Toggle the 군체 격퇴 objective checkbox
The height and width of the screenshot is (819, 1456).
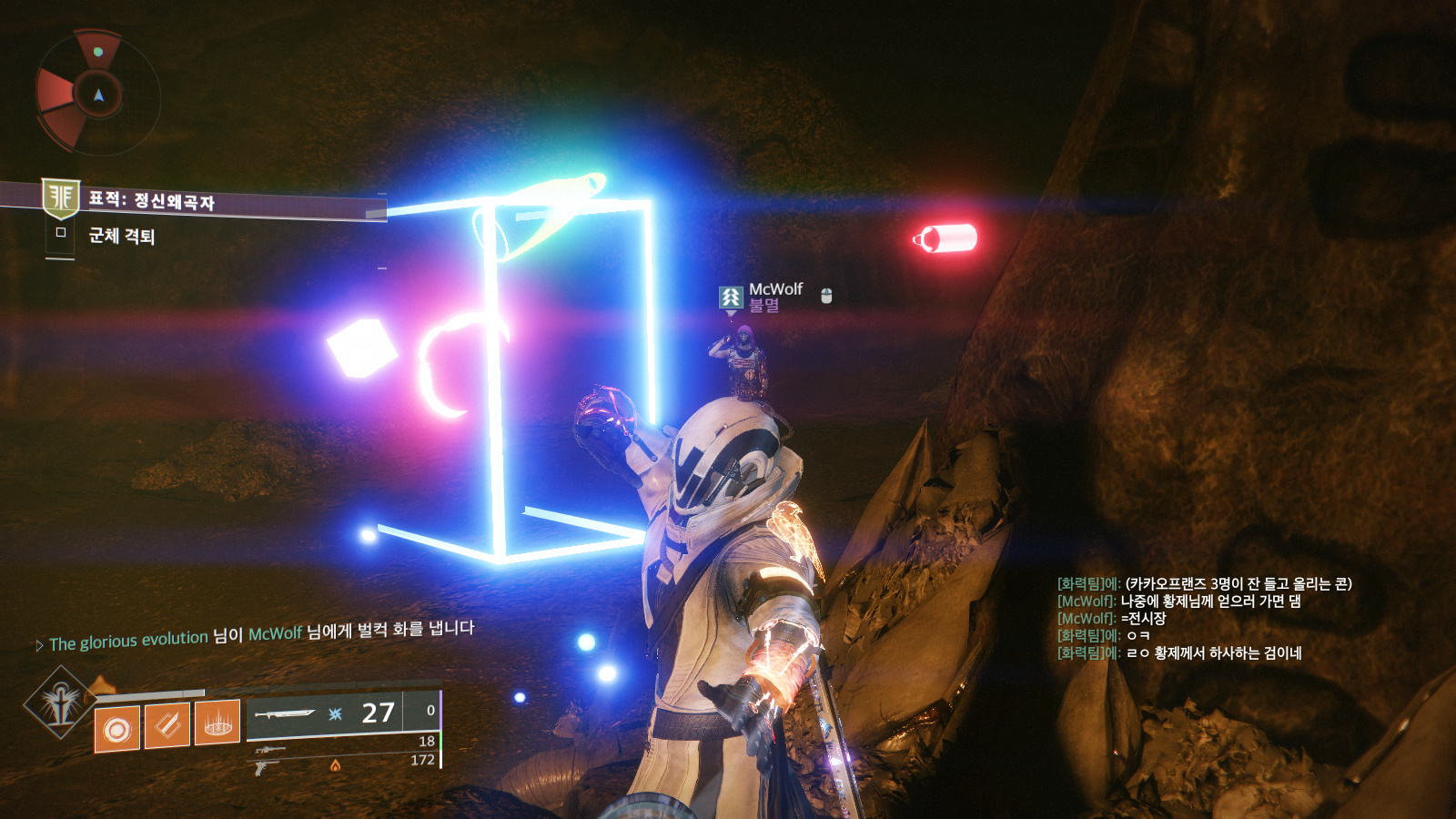pyautogui.click(x=61, y=232)
